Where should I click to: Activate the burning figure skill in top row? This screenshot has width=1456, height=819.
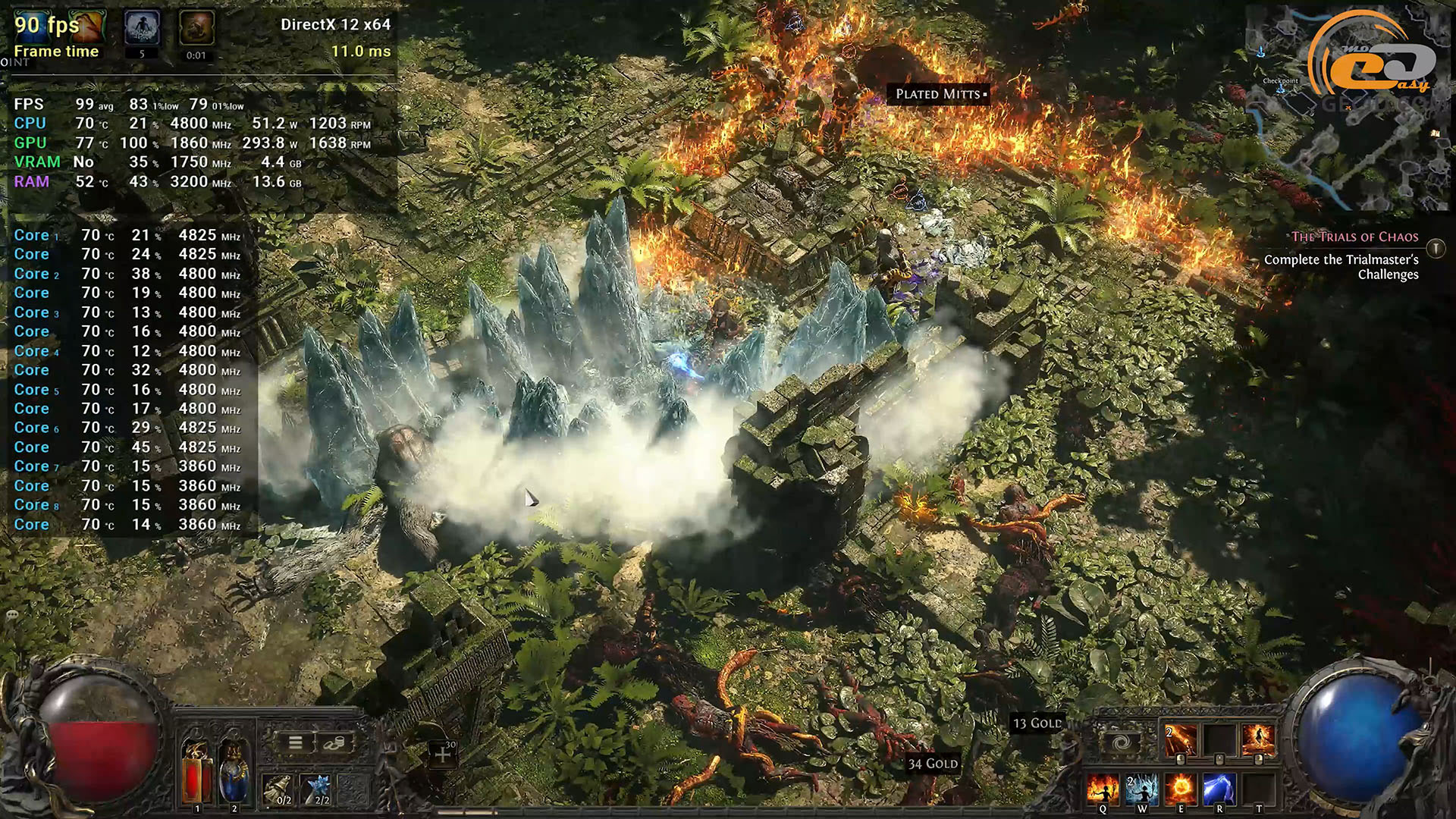click(x=1258, y=740)
